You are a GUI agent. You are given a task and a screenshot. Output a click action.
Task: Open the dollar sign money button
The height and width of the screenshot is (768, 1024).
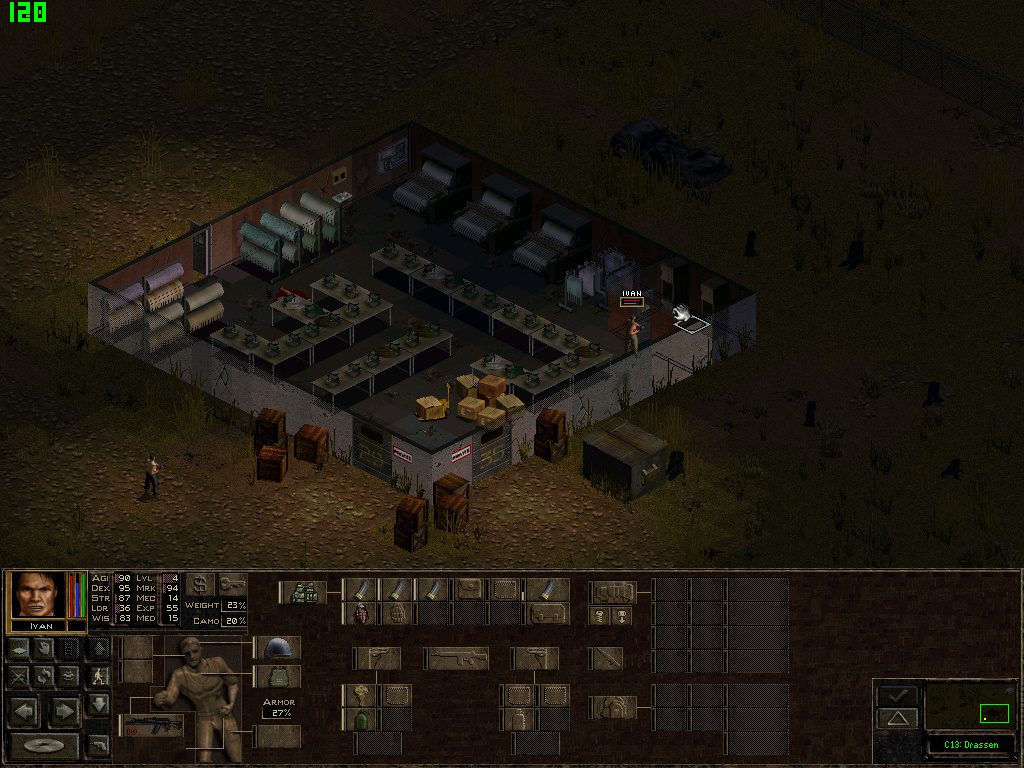[x=200, y=584]
